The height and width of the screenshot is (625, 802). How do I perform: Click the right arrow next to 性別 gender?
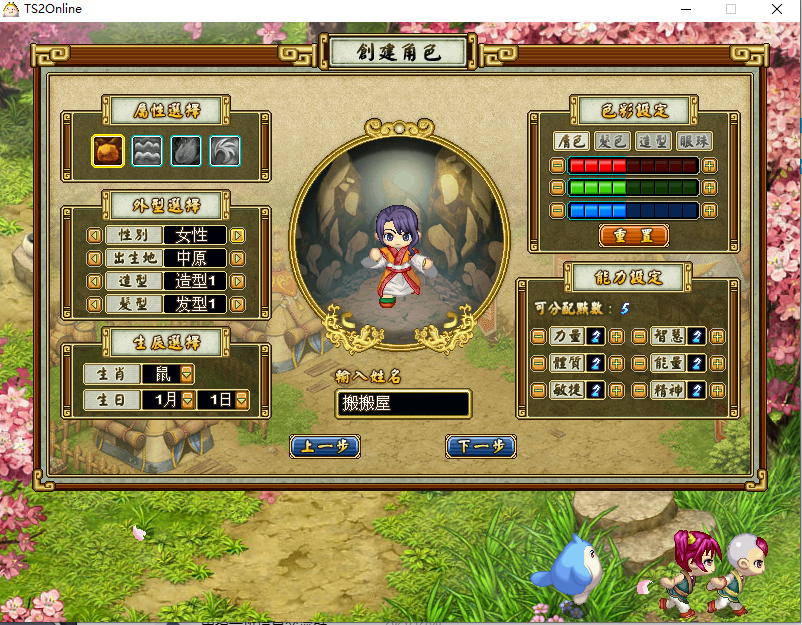pyautogui.click(x=238, y=236)
